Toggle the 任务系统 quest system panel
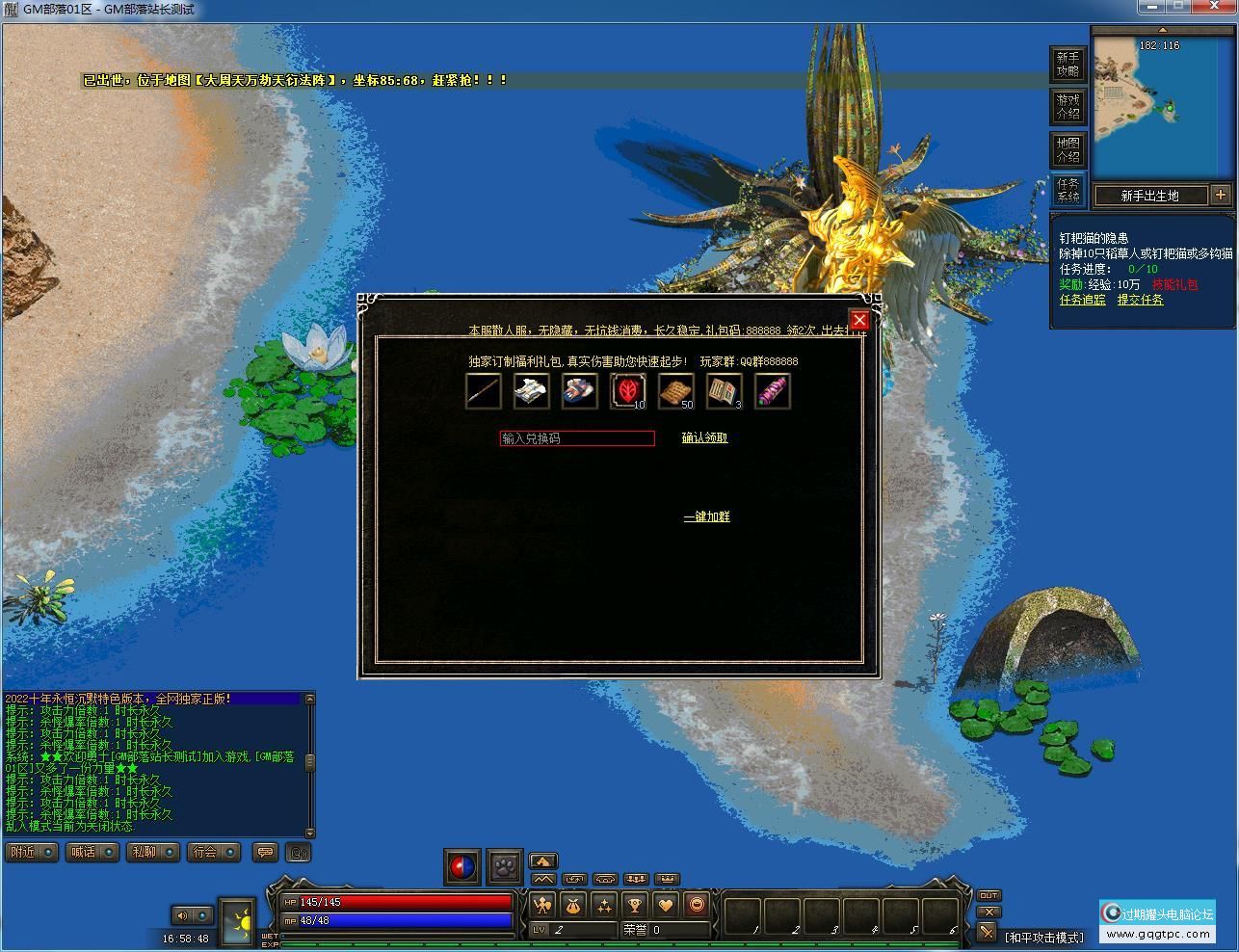 (1068, 190)
